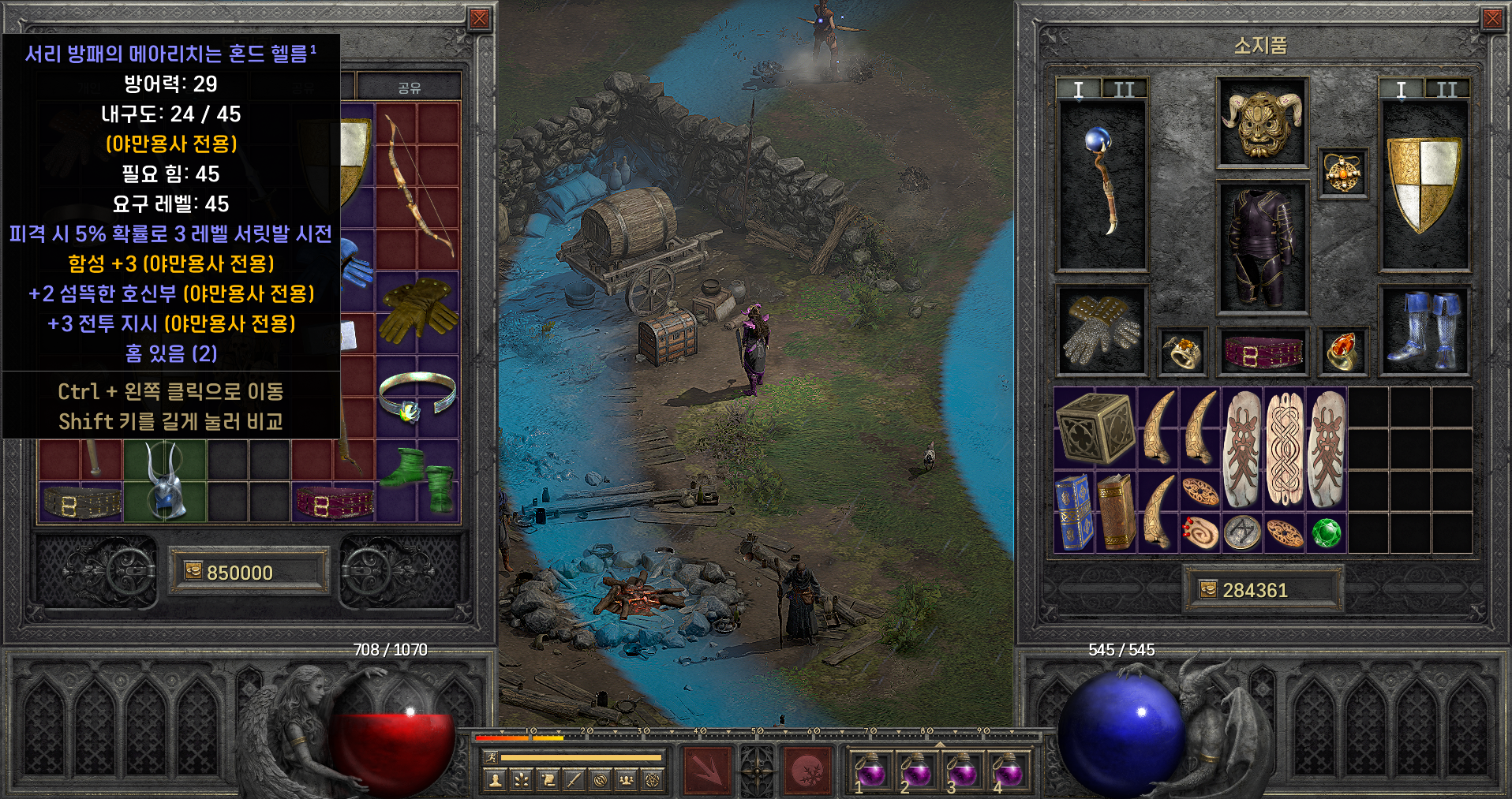The height and width of the screenshot is (799, 1512).
Task: Pick up the green emerald gem
Action: (1326, 533)
